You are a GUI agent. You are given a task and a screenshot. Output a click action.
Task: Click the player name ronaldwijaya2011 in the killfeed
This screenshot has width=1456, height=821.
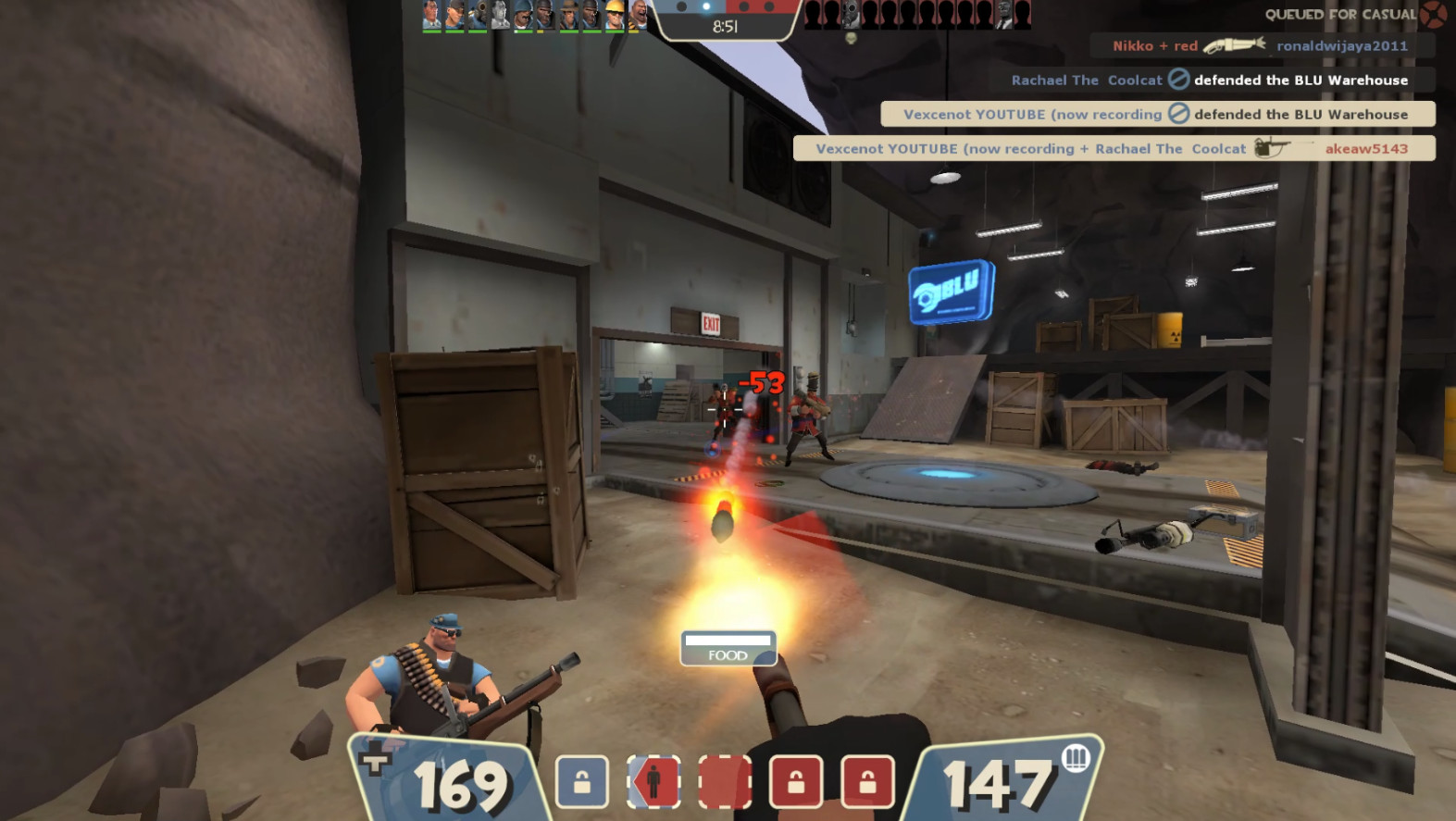[1341, 45]
